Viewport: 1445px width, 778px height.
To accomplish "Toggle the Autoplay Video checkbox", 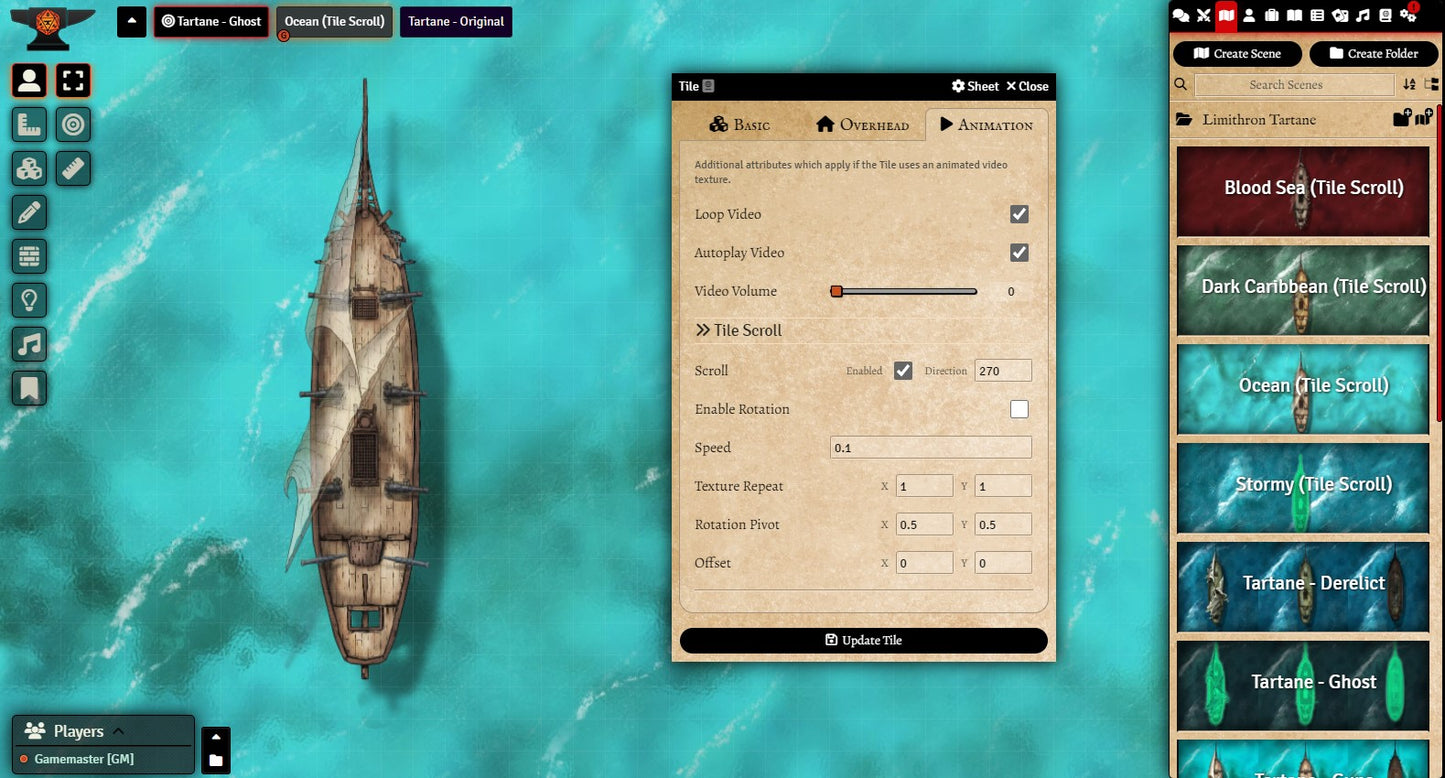I will pyautogui.click(x=1019, y=253).
